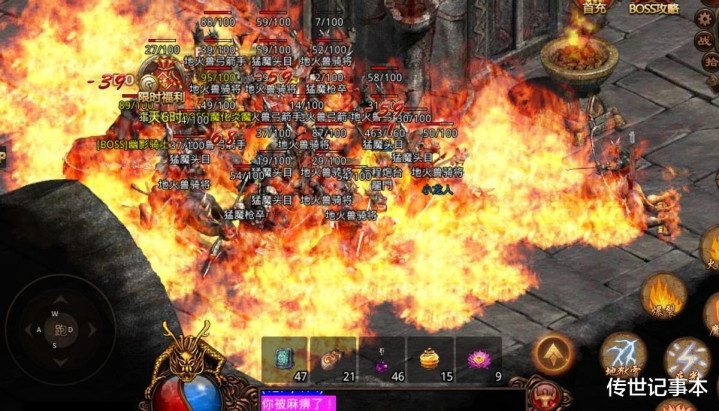This screenshot has height=411, width=719.
Task: Open the 首充 first-recharge offer
Action: pyautogui.click(x=594, y=8)
